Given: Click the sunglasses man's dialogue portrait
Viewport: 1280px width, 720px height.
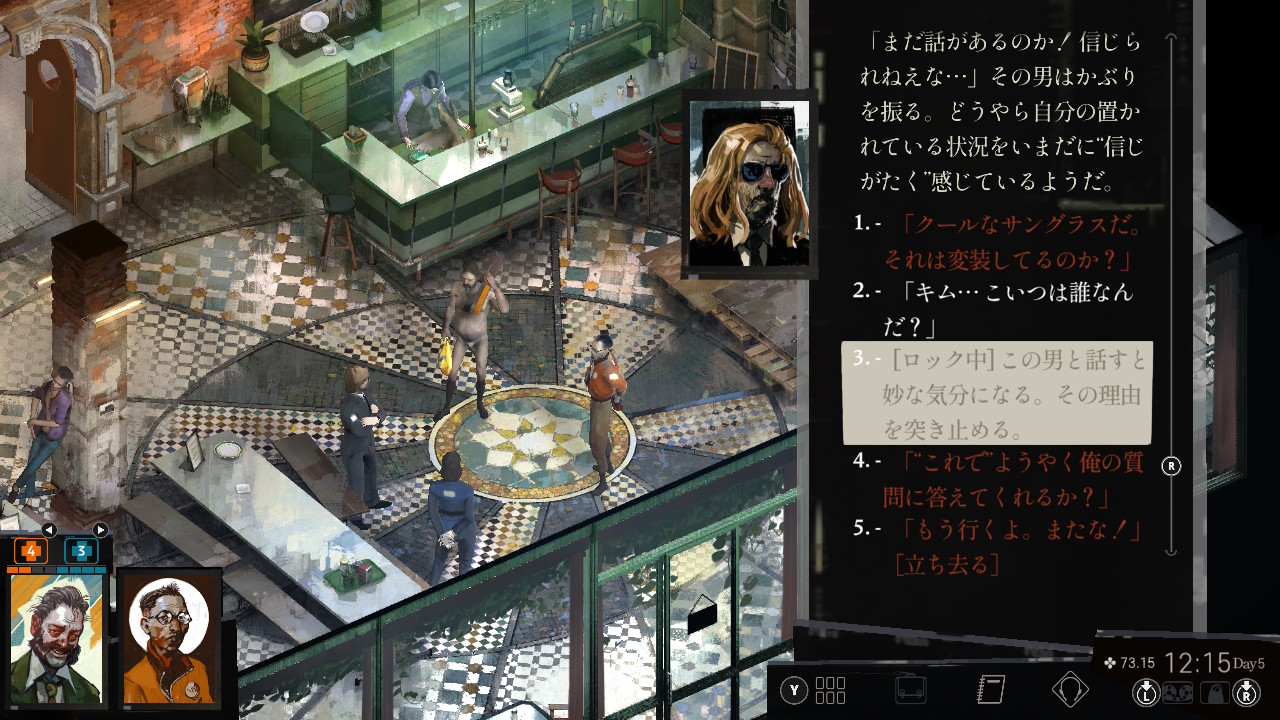Looking at the screenshot, I should (750, 184).
